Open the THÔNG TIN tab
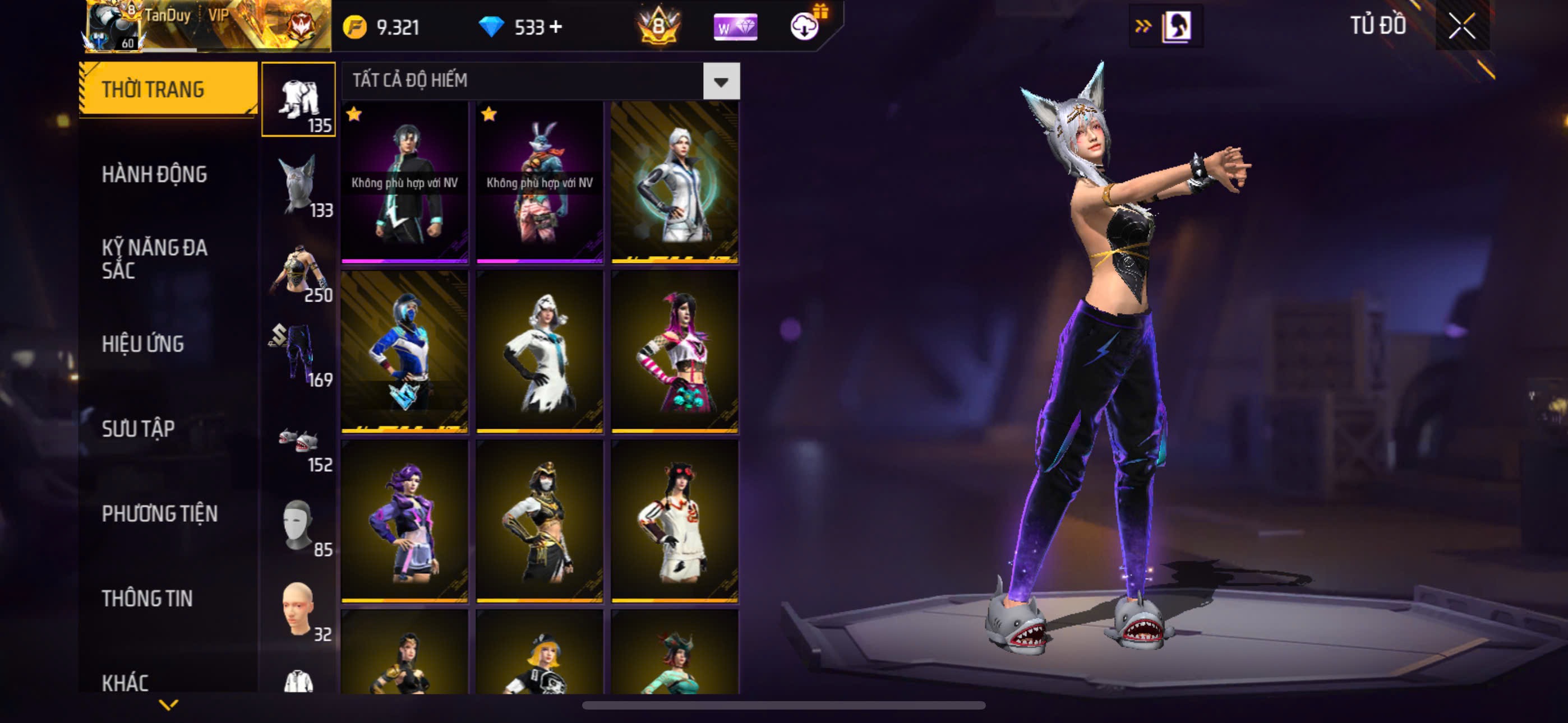This screenshot has width=1568, height=723. click(x=147, y=598)
